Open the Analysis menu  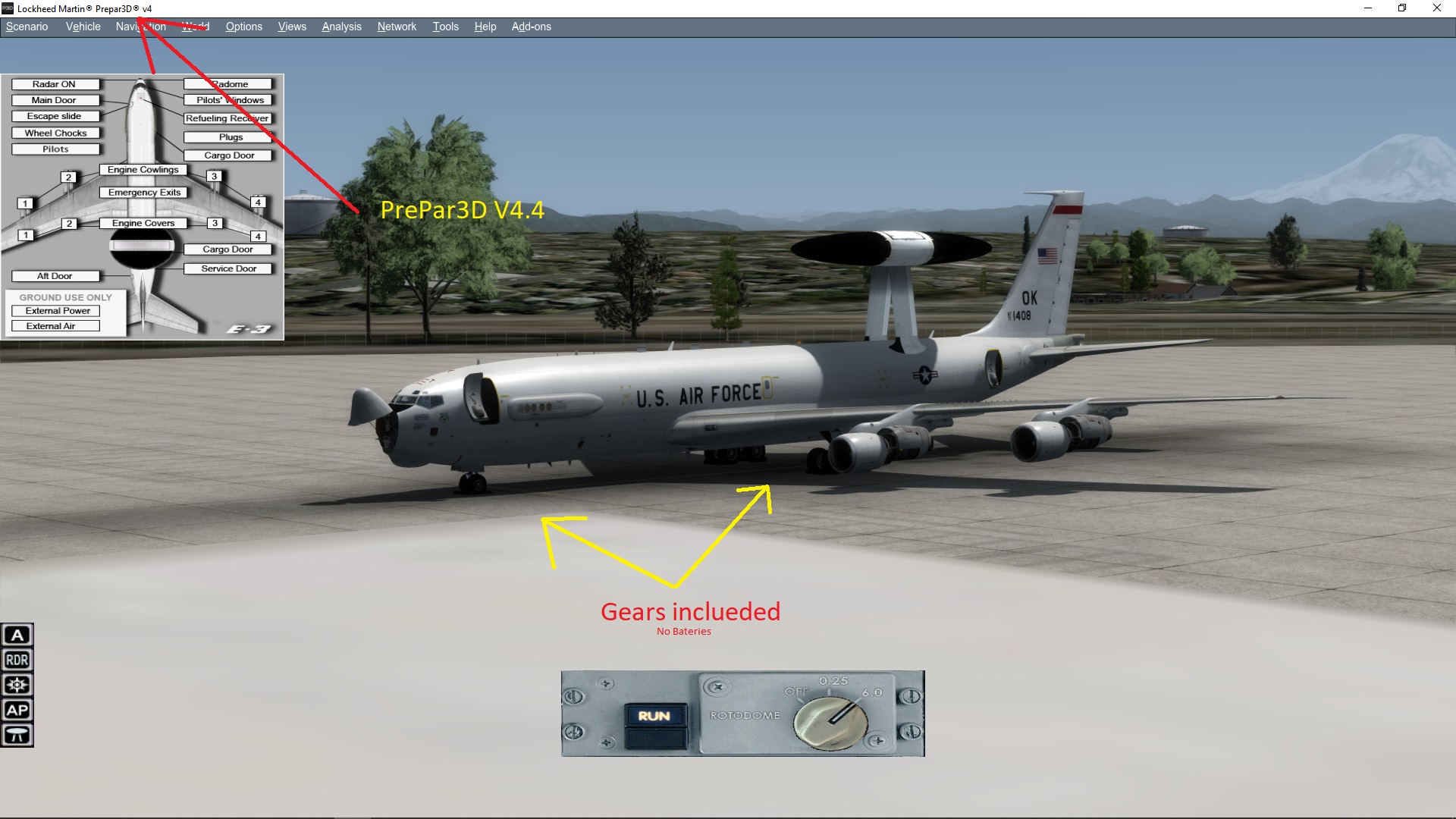(x=341, y=27)
